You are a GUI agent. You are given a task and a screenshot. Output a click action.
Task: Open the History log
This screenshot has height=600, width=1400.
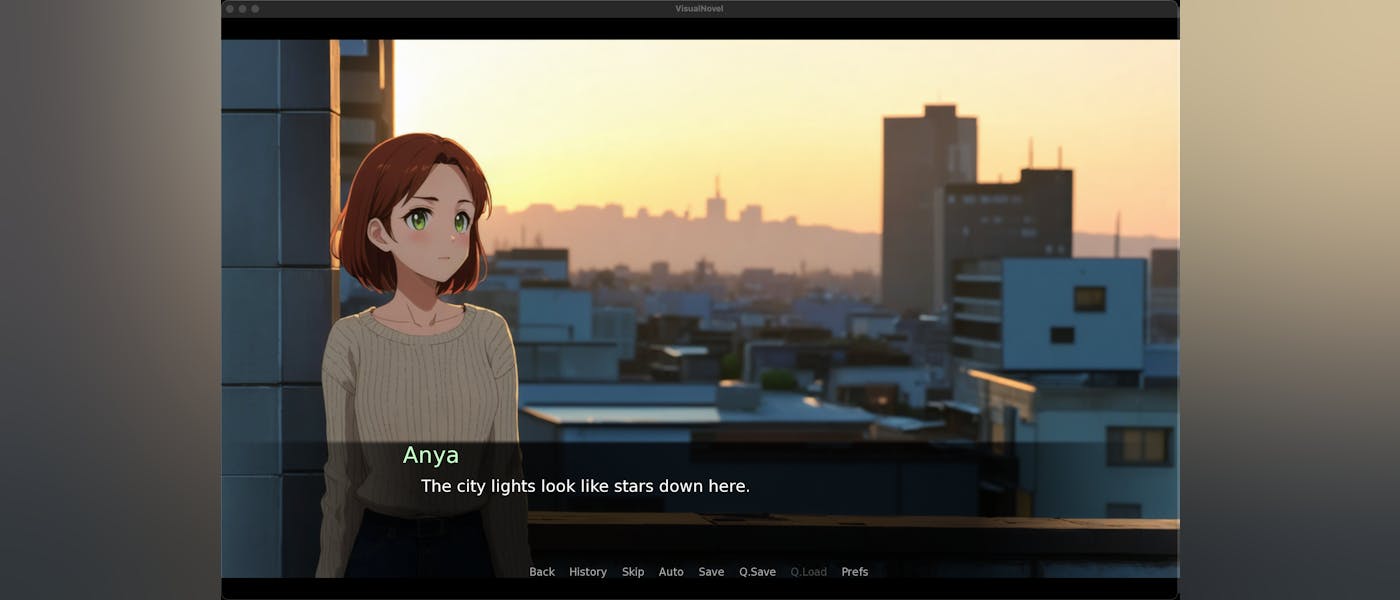tap(588, 572)
